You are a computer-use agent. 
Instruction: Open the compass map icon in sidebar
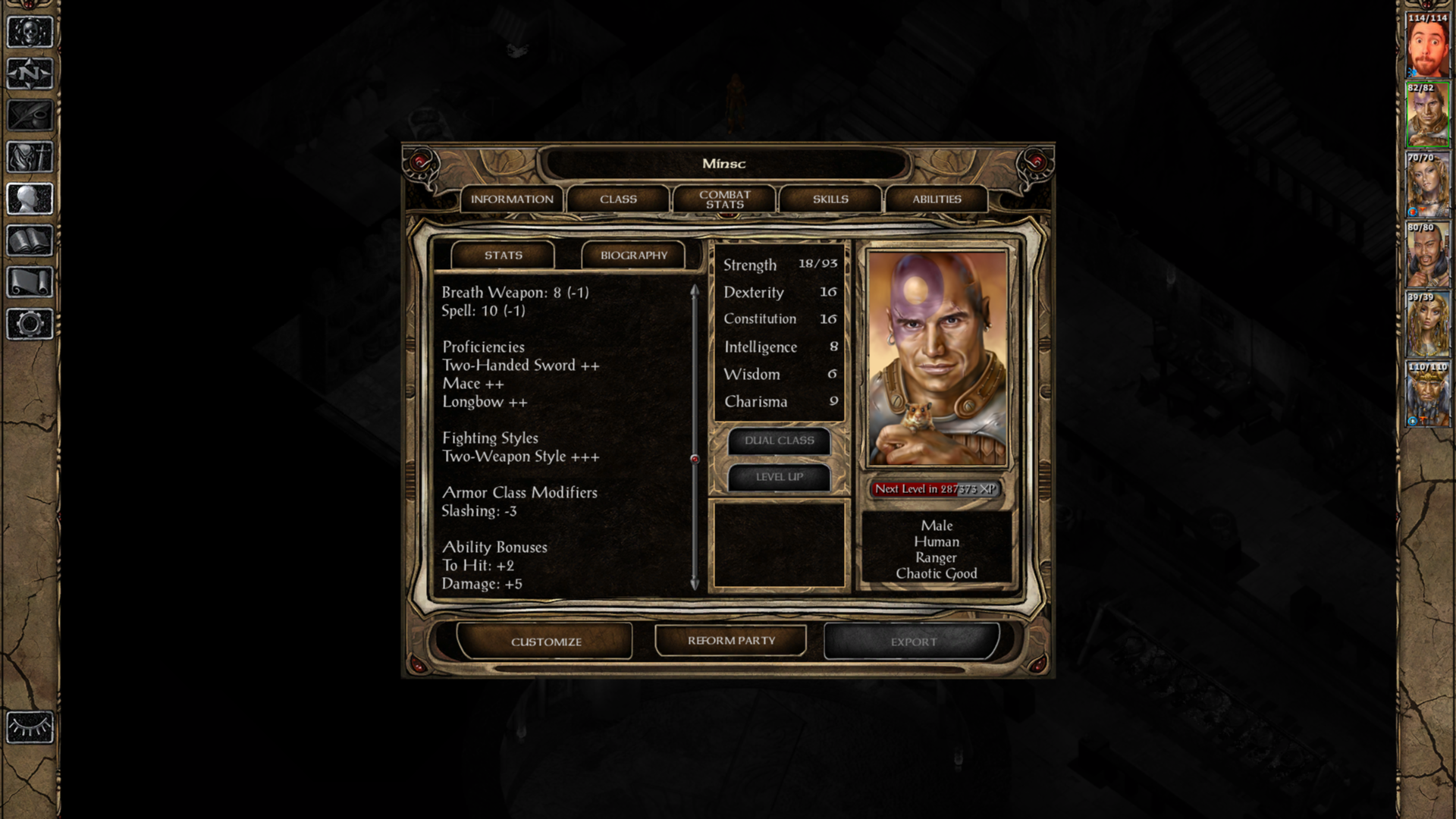(30, 74)
